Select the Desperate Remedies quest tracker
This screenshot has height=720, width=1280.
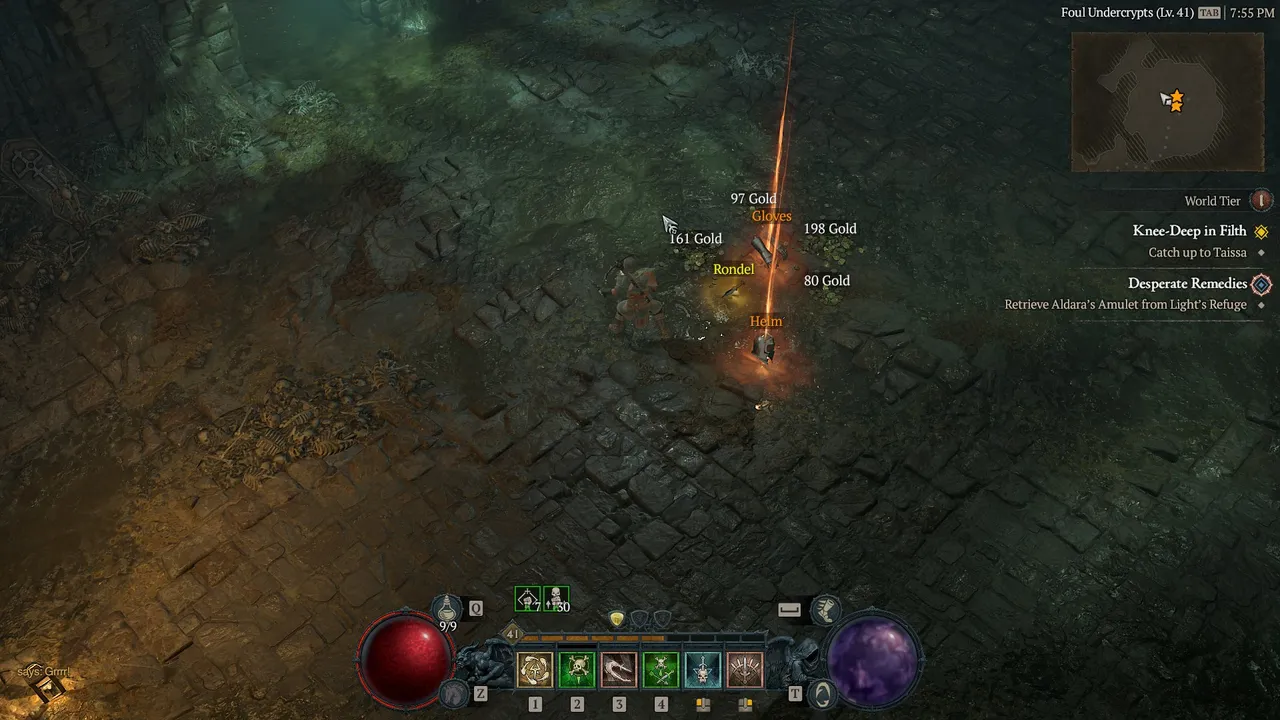tap(1187, 284)
